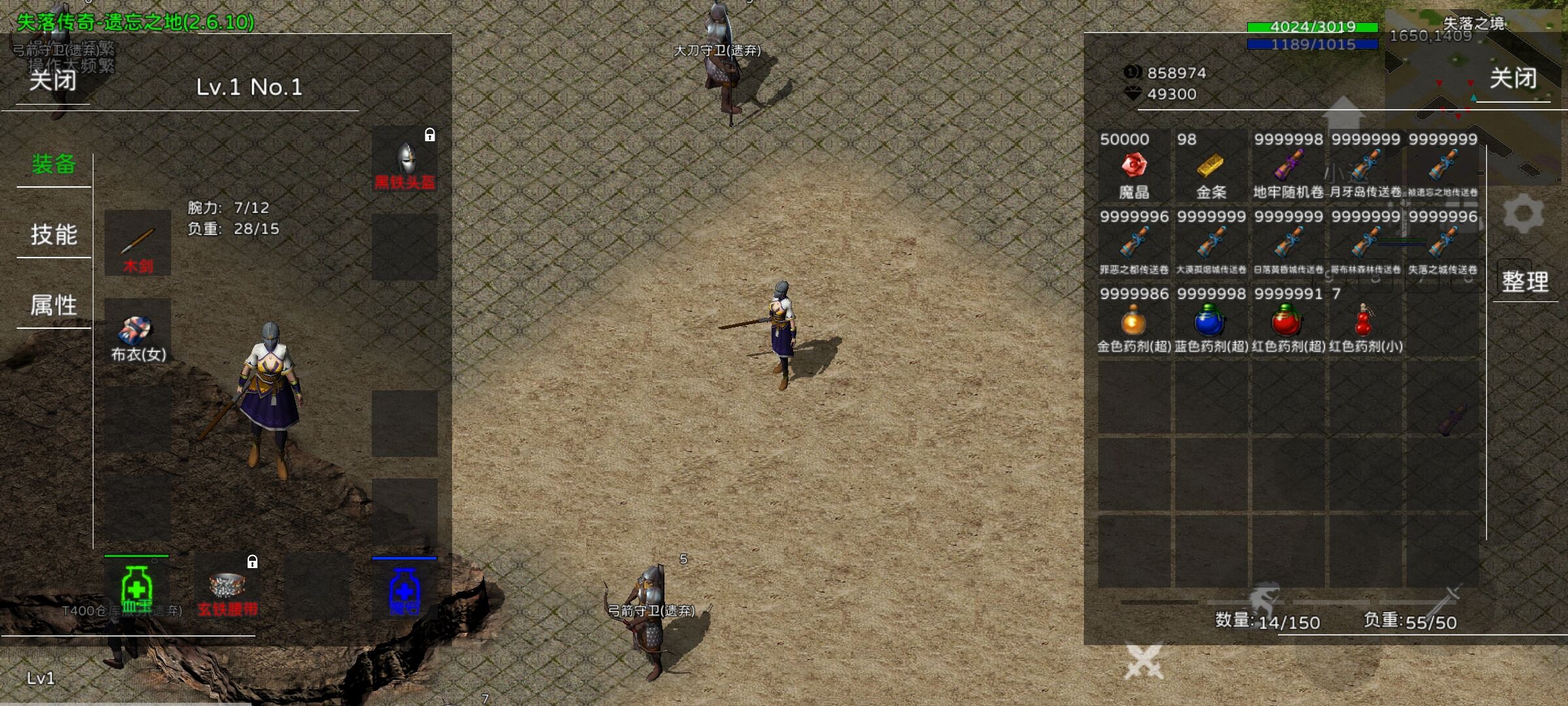Image resolution: width=1568 pixels, height=706 pixels.
Task: Select the 装备 equipment tab
Action: pos(54,164)
